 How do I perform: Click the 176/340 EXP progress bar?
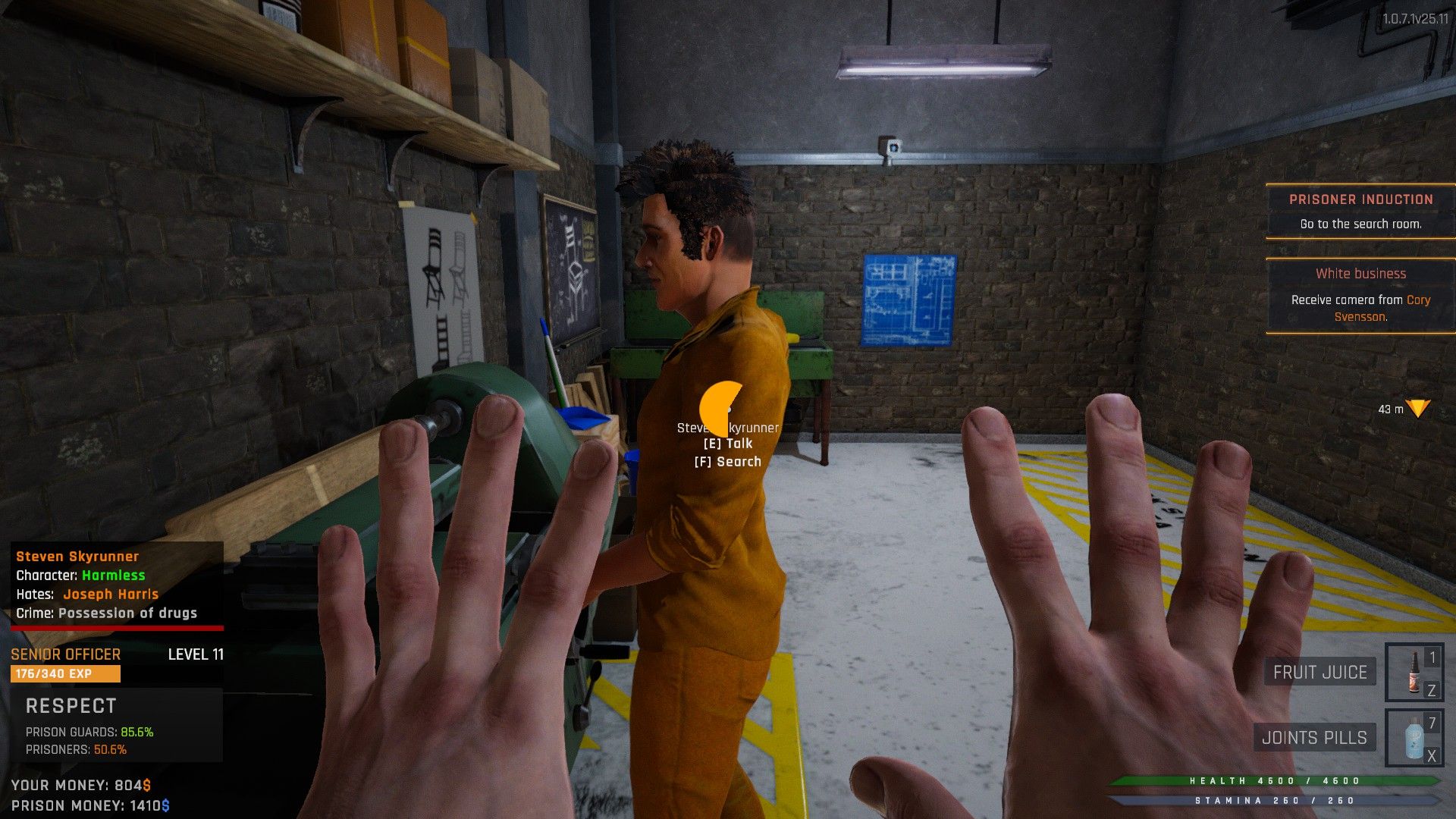(64, 673)
